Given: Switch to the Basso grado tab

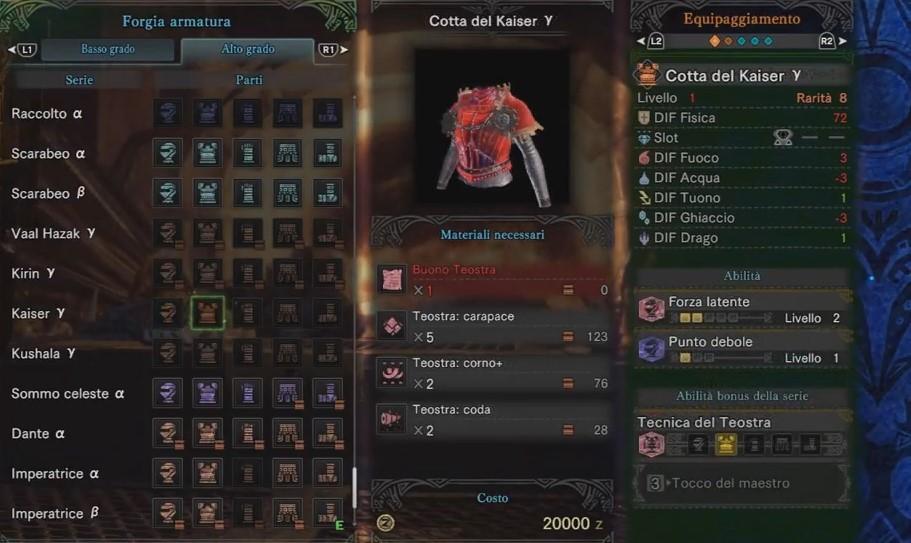Looking at the screenshot, I should click(108, 49).
